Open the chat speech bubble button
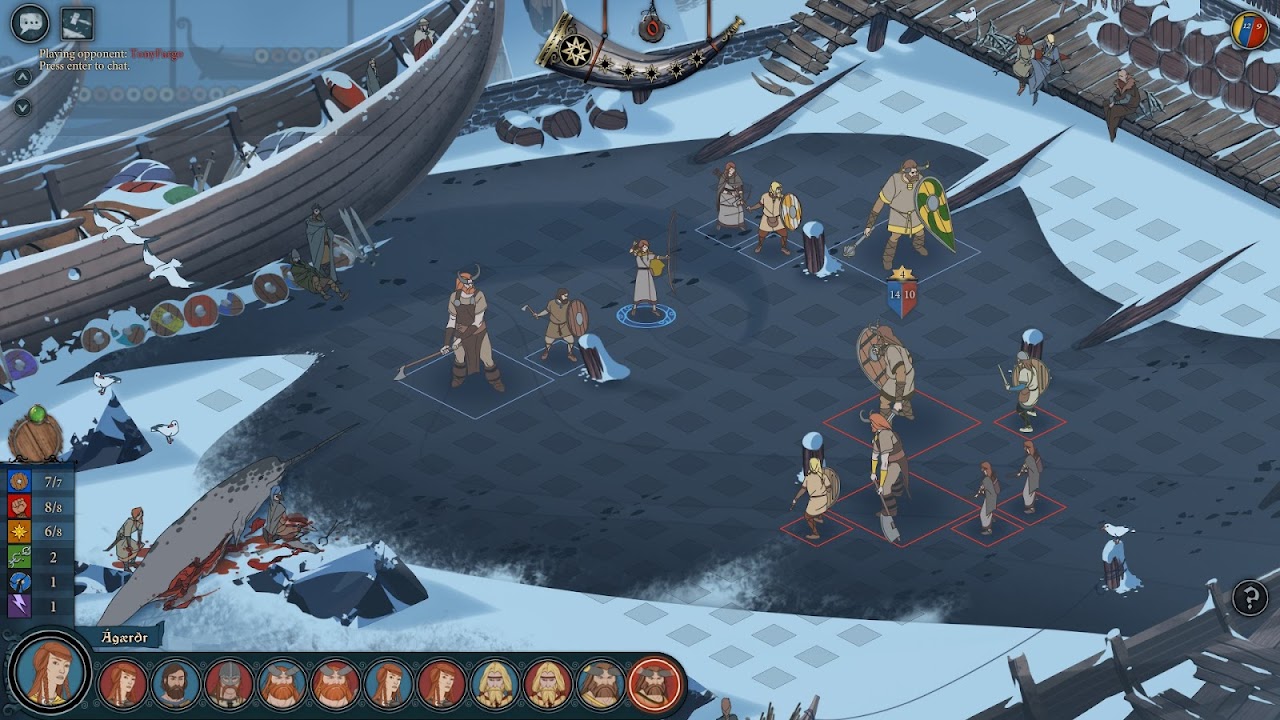This screenshot has width=1280, height=720. tap(30, 22)
